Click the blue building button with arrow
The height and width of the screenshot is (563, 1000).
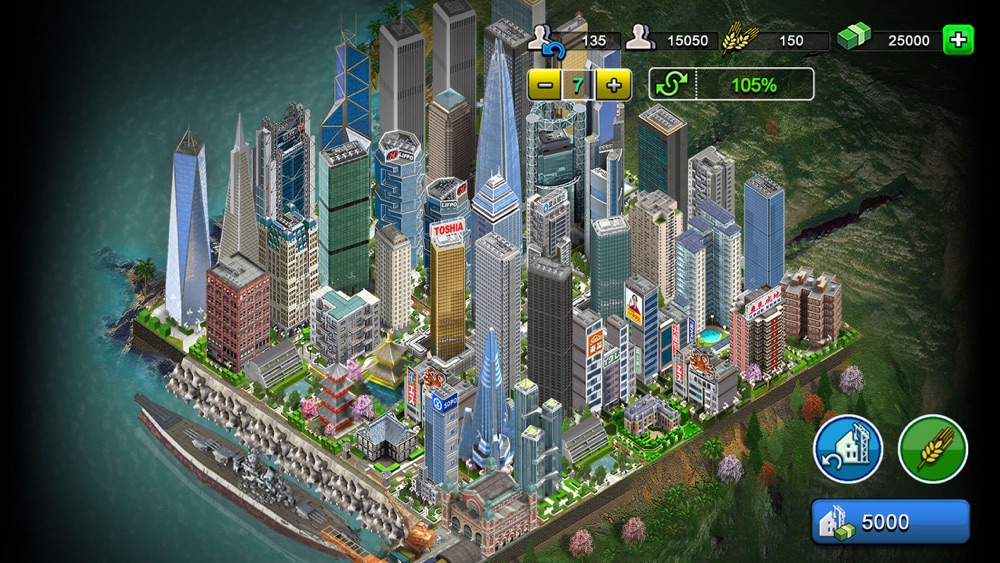point(848,449)
